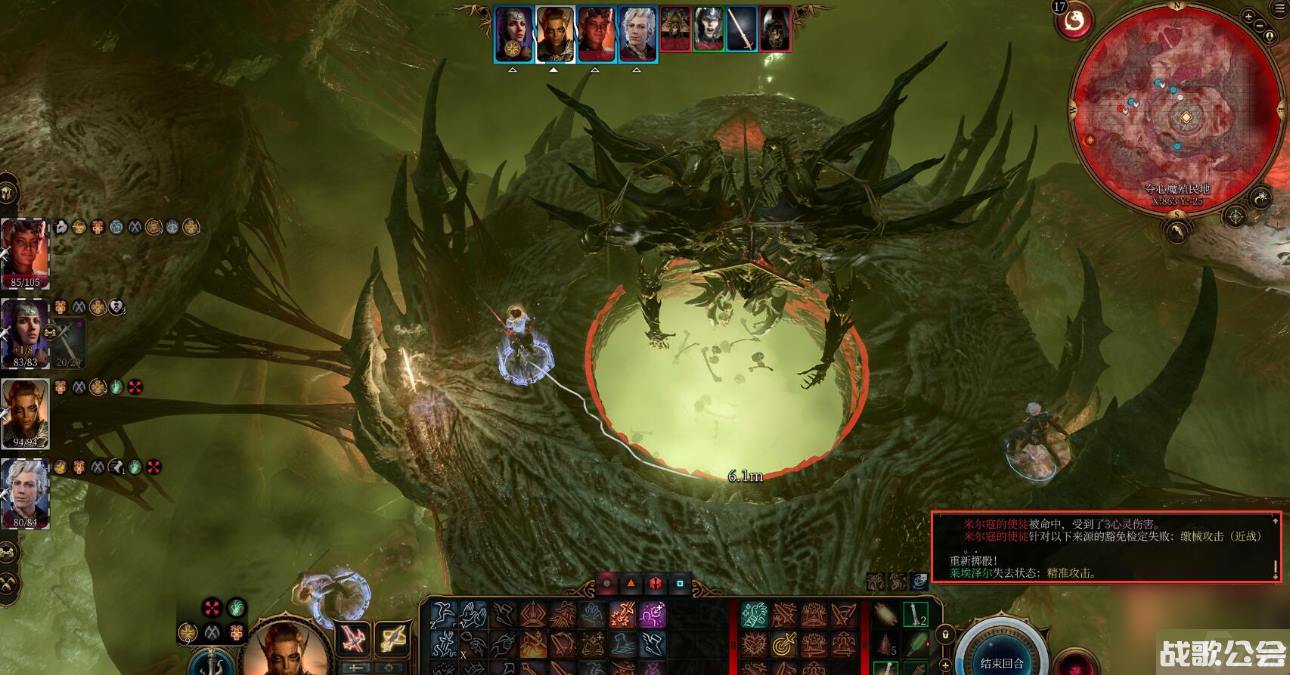1290x675 pixels.
Task: Switch to the red triangle hotbar filter tab
Action: [x=631, y=583]
